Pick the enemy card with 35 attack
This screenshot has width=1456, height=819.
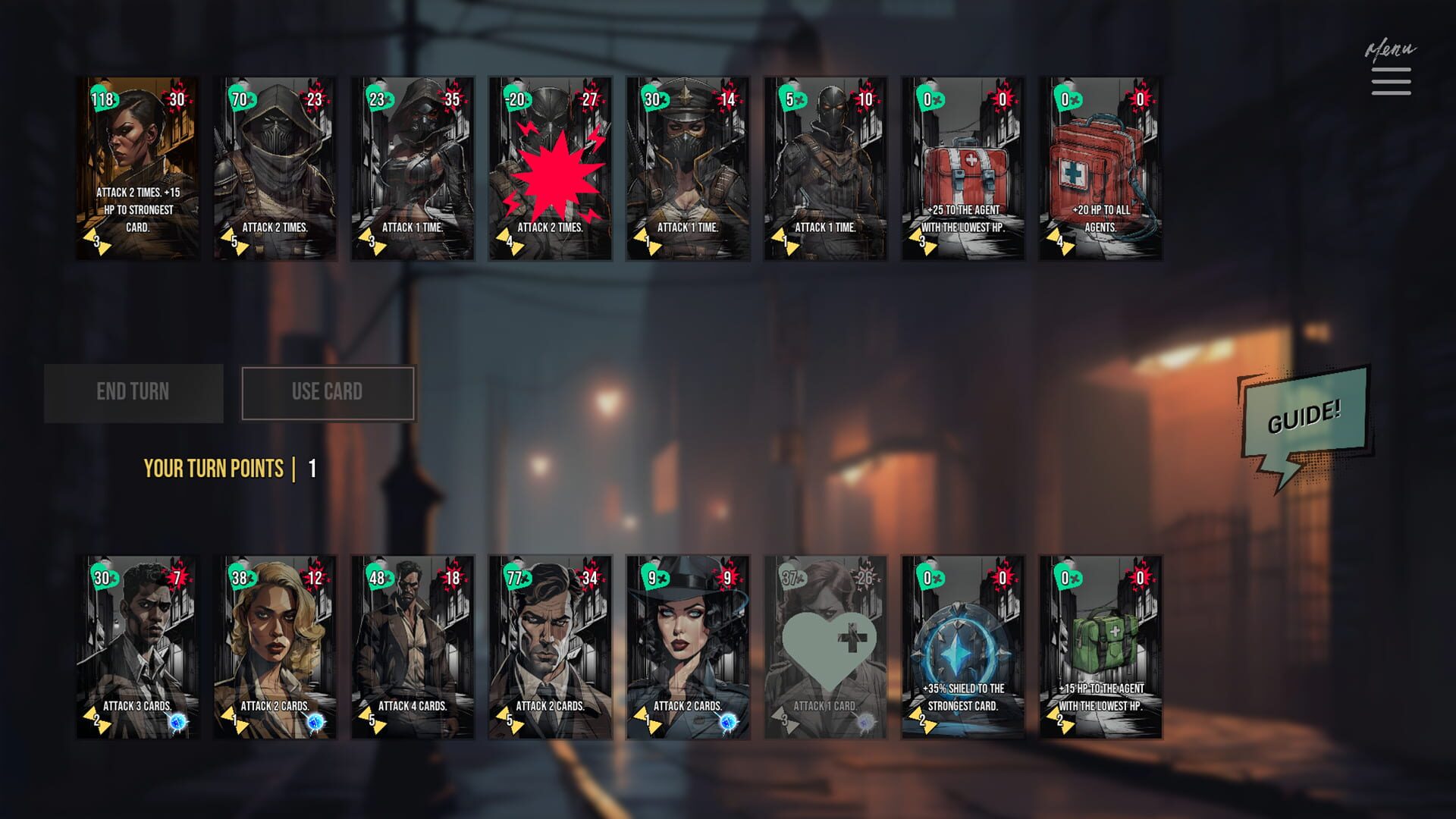[x=413, y=168]
